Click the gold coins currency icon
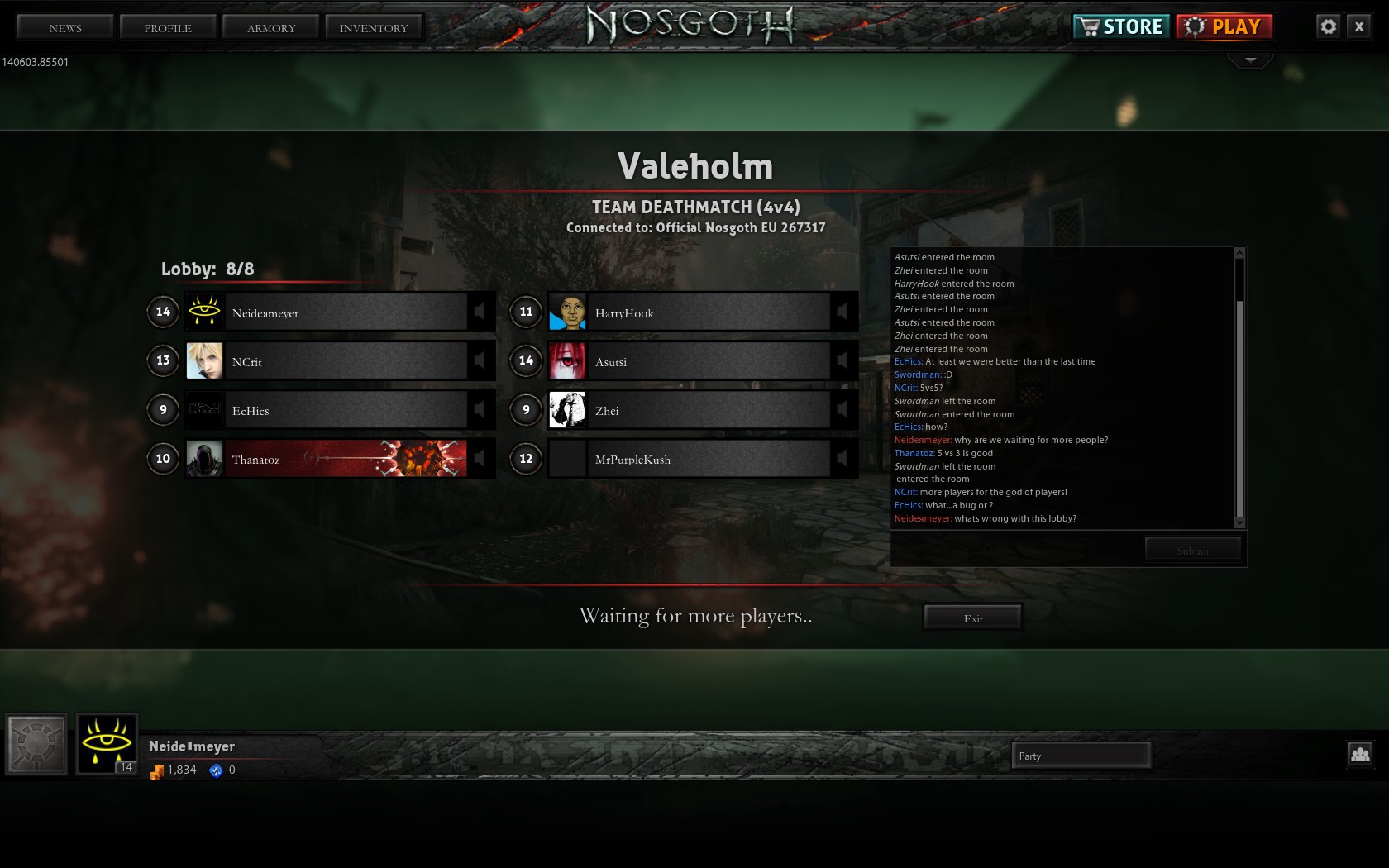The width and height of the screenshot is (1389, 868). click(x=156, y=770)
